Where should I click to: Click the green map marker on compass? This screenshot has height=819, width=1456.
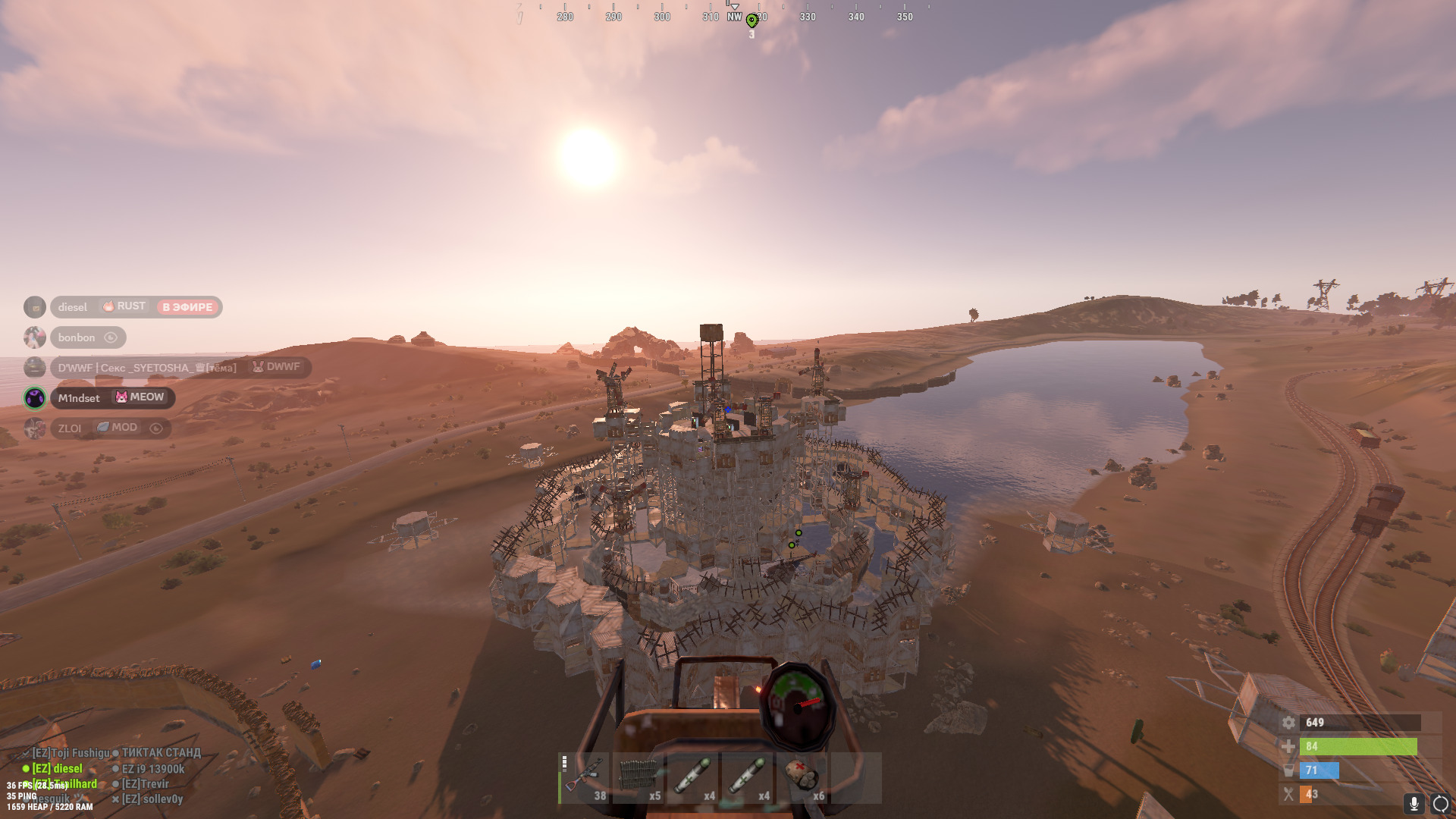point(752,20)
